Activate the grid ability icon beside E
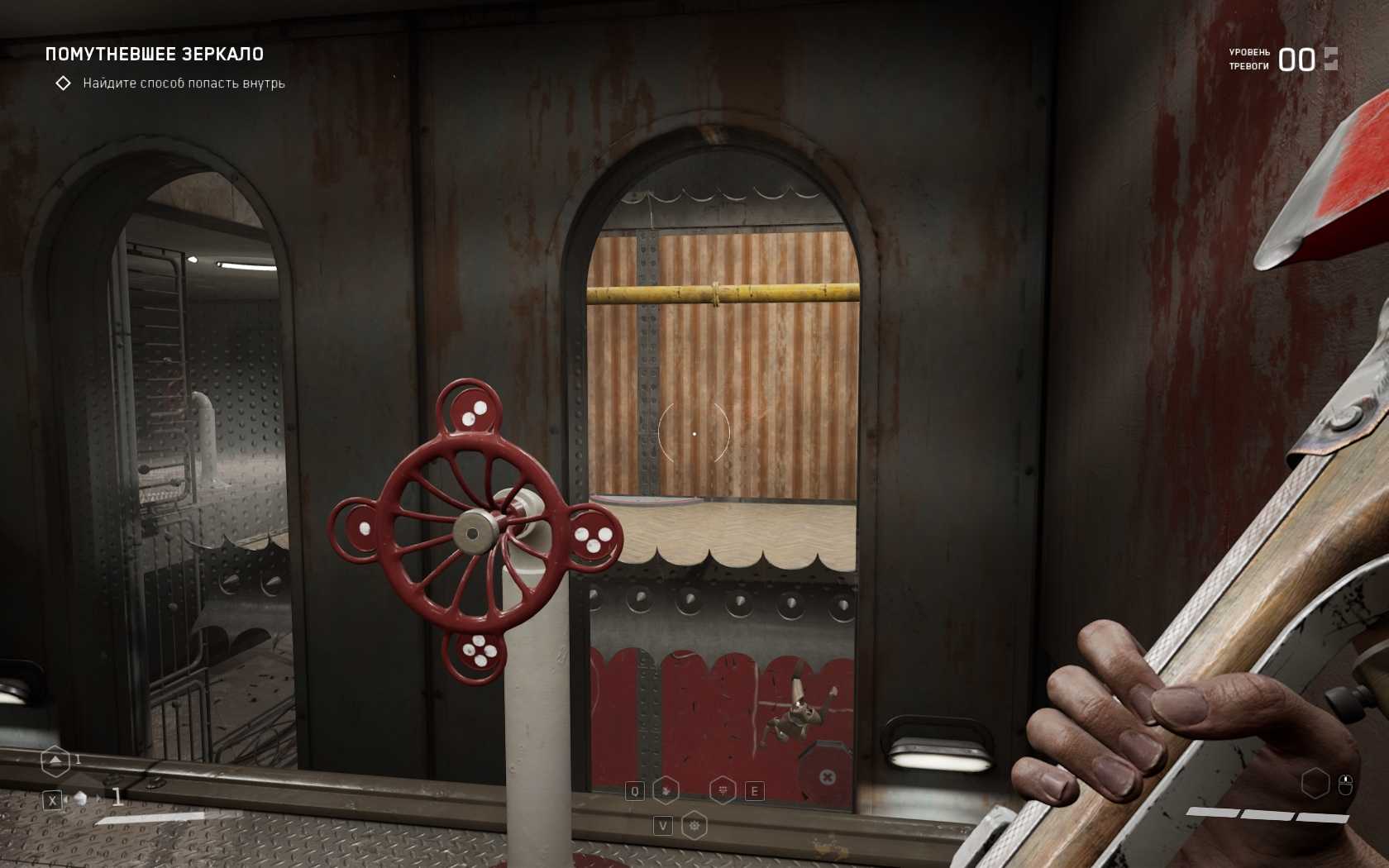Image resolution: width=1389 pixels, height=868 pixels. (723, 791)
